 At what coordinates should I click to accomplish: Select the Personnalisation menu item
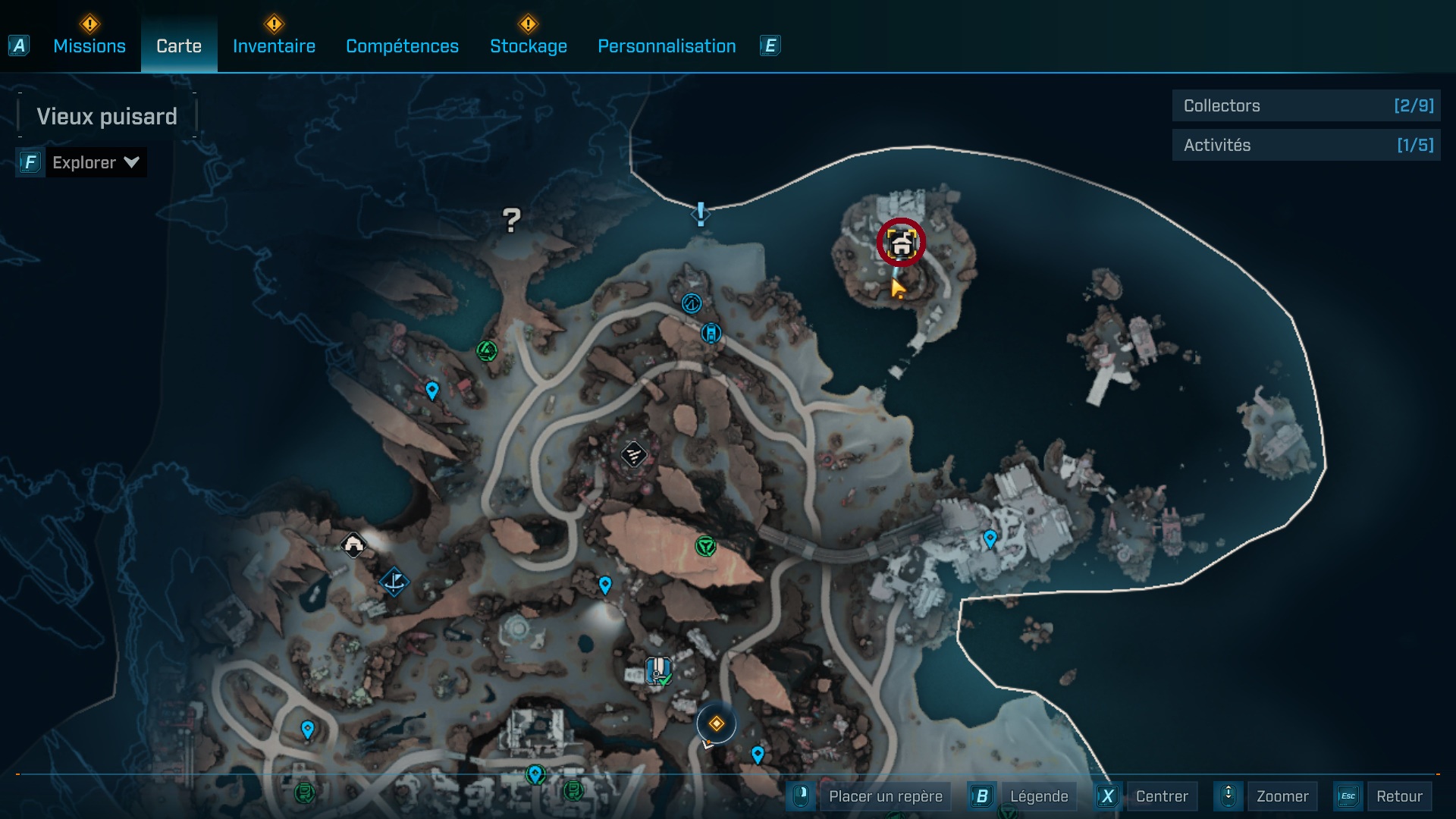[666, 46]
